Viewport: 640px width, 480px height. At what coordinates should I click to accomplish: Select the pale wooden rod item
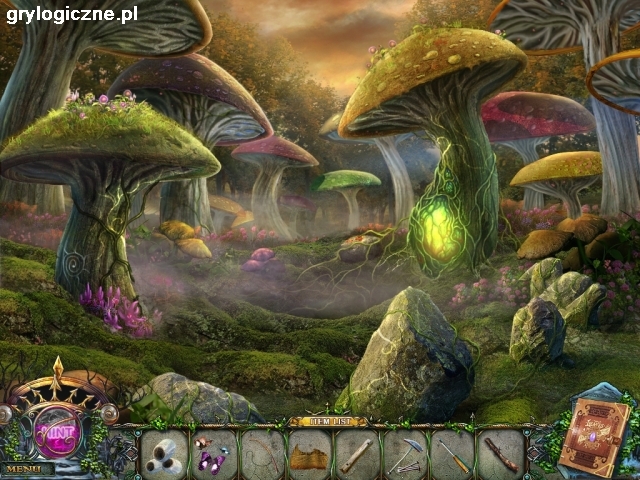tap(358, 454)
